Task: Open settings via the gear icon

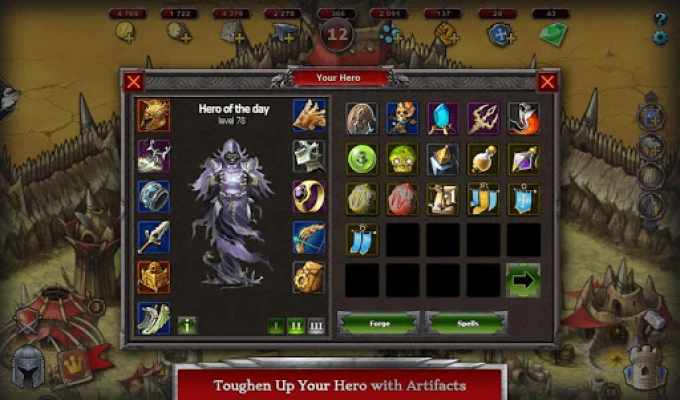Action: coord(660,37)
